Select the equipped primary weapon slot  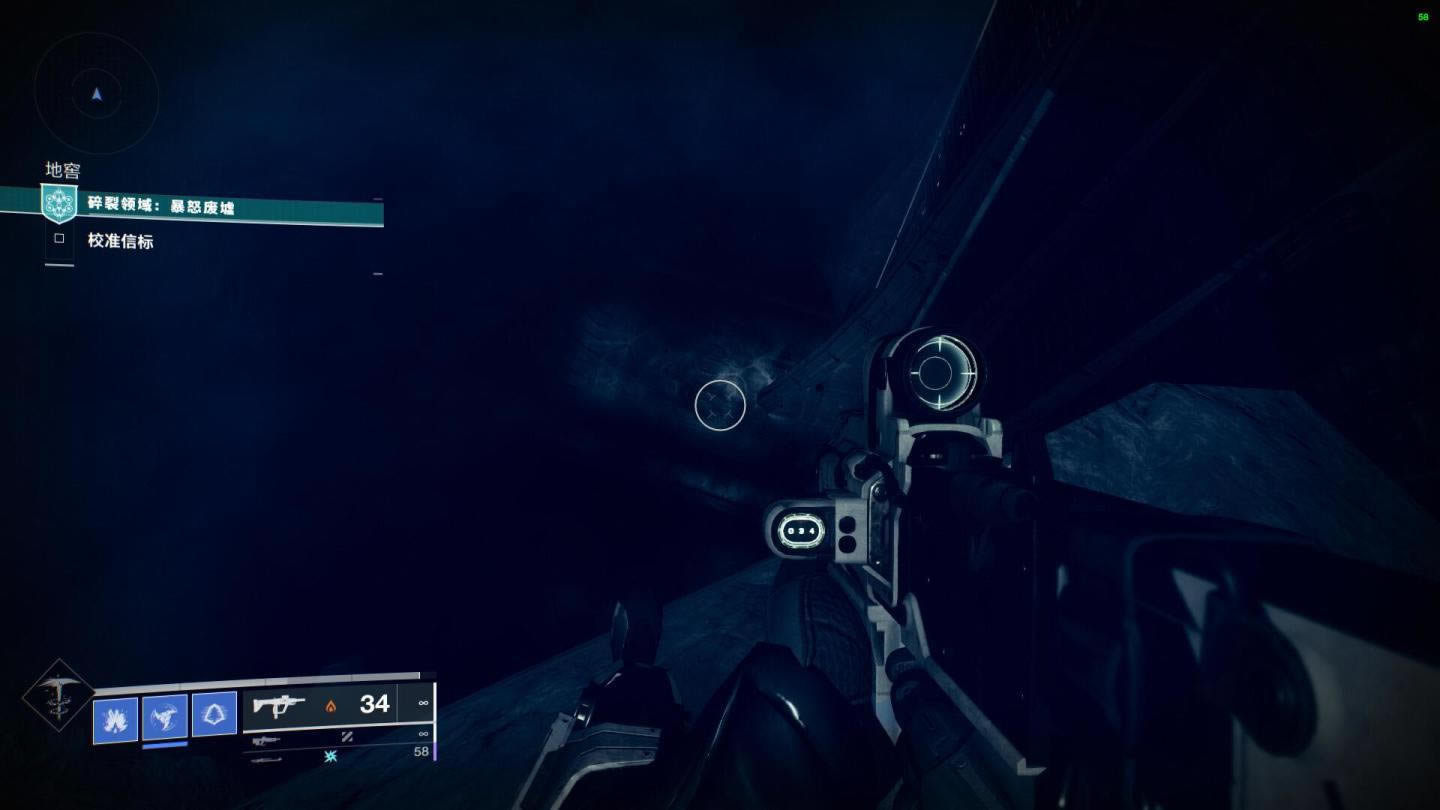(320, 704)
